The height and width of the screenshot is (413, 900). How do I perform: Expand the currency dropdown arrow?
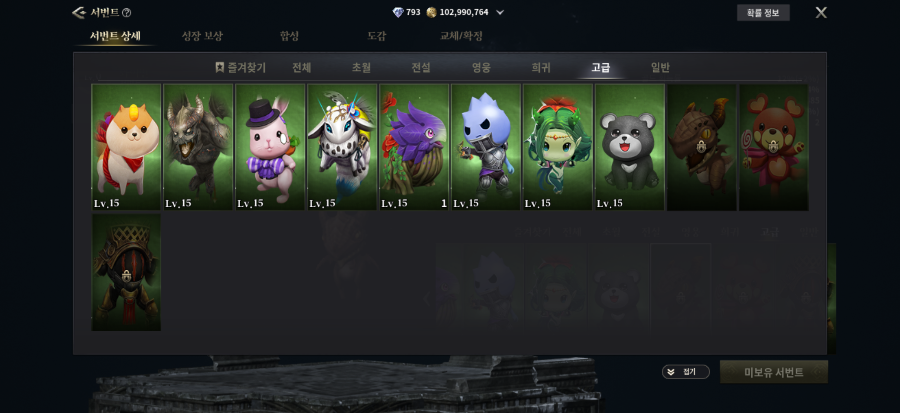[500, 13]
